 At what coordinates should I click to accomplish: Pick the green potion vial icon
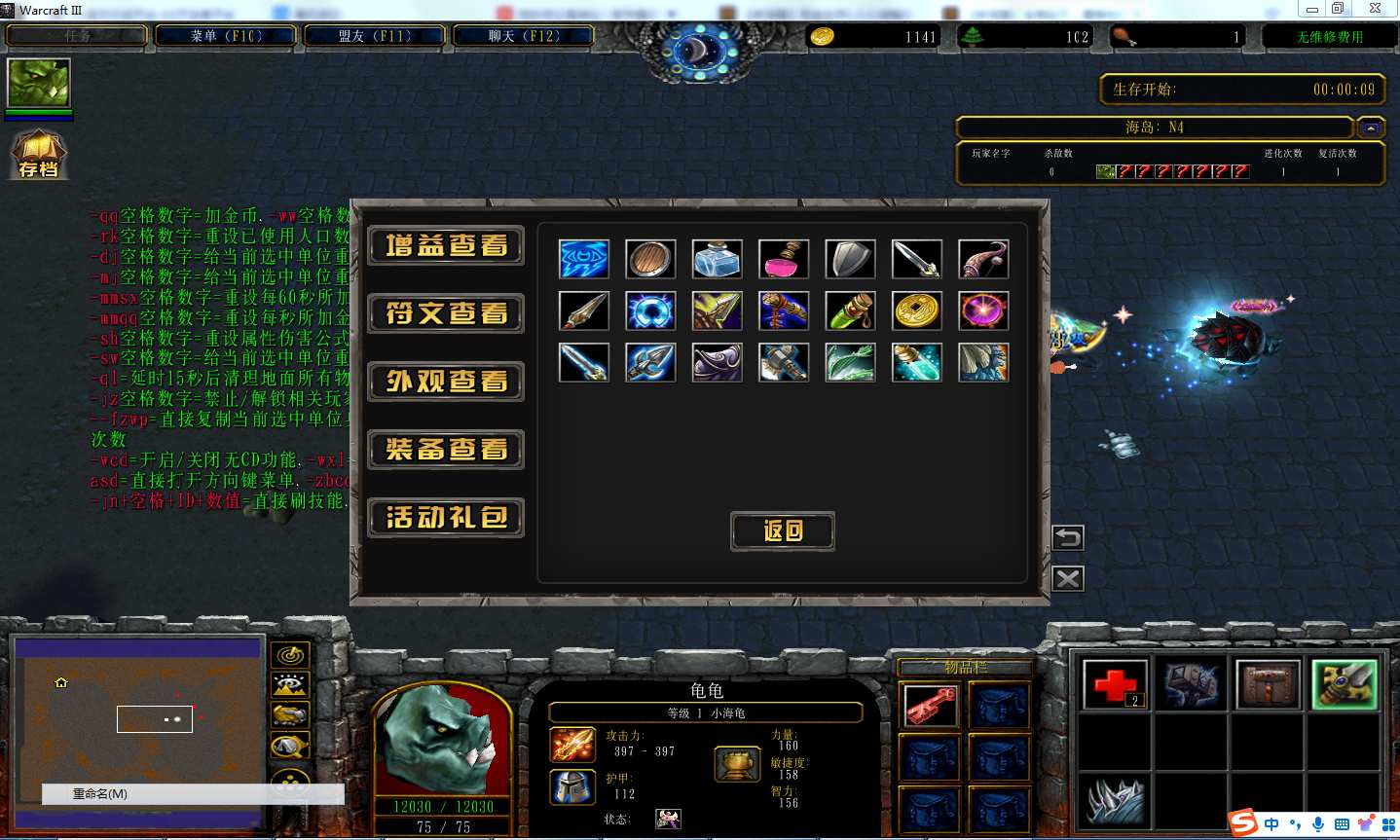pyautogui.click(x=850, y=310)
